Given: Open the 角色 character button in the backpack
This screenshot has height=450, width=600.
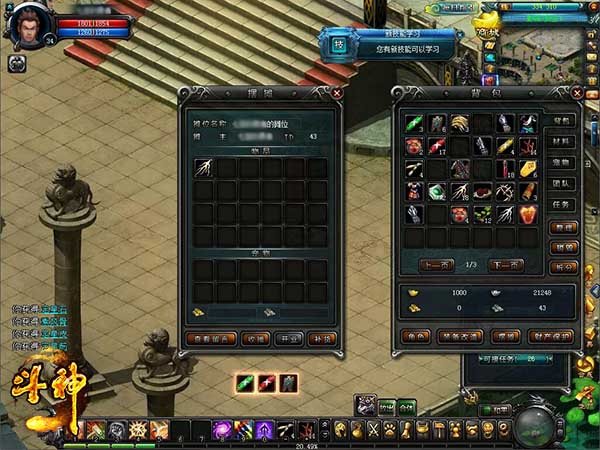Looking at the screenshot, I should click(412, 337).
